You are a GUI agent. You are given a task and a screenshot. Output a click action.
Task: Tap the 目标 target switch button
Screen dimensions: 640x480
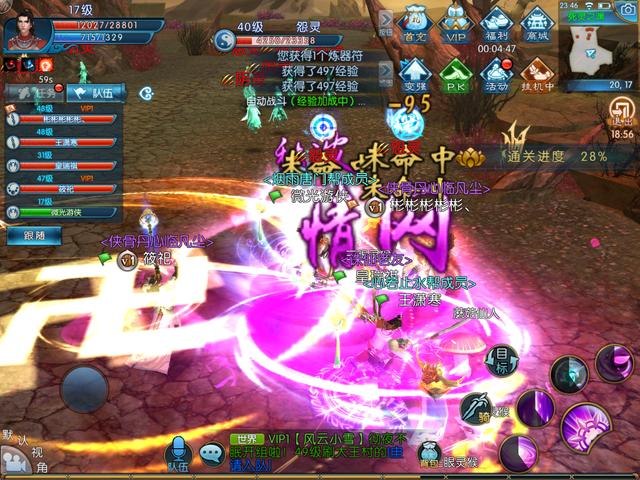(503, 358)
